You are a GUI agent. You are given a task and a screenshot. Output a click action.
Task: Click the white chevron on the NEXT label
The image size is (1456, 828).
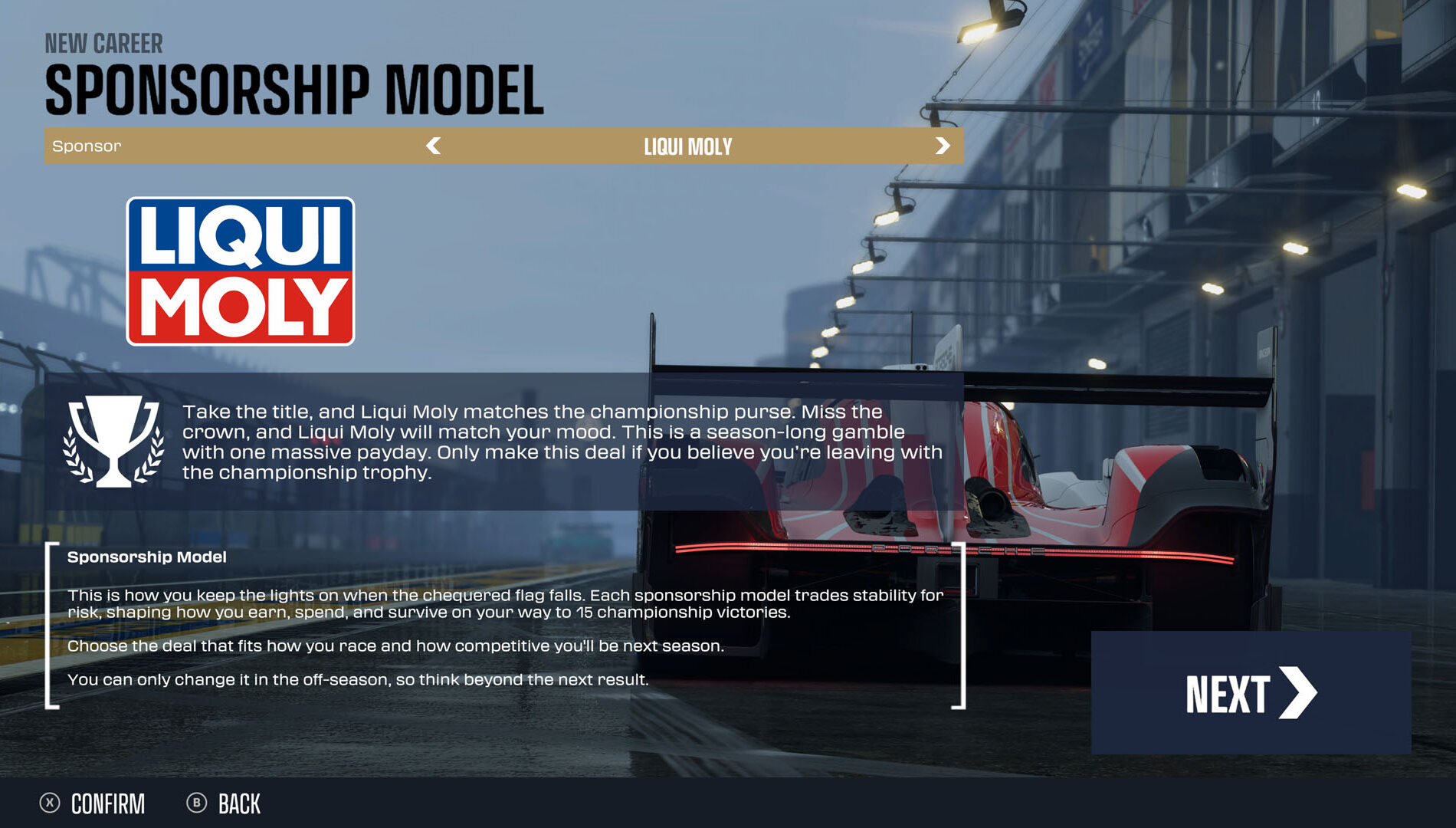[x=1298, y=692]
